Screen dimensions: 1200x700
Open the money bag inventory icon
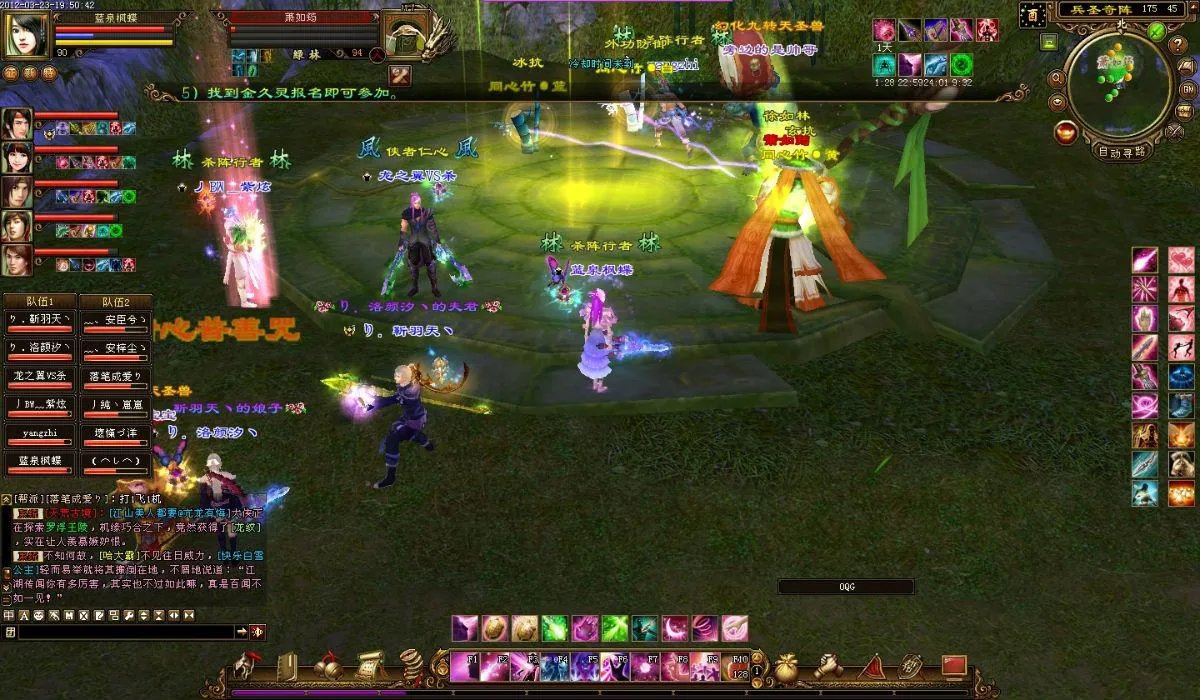click(x=787, y=667)
